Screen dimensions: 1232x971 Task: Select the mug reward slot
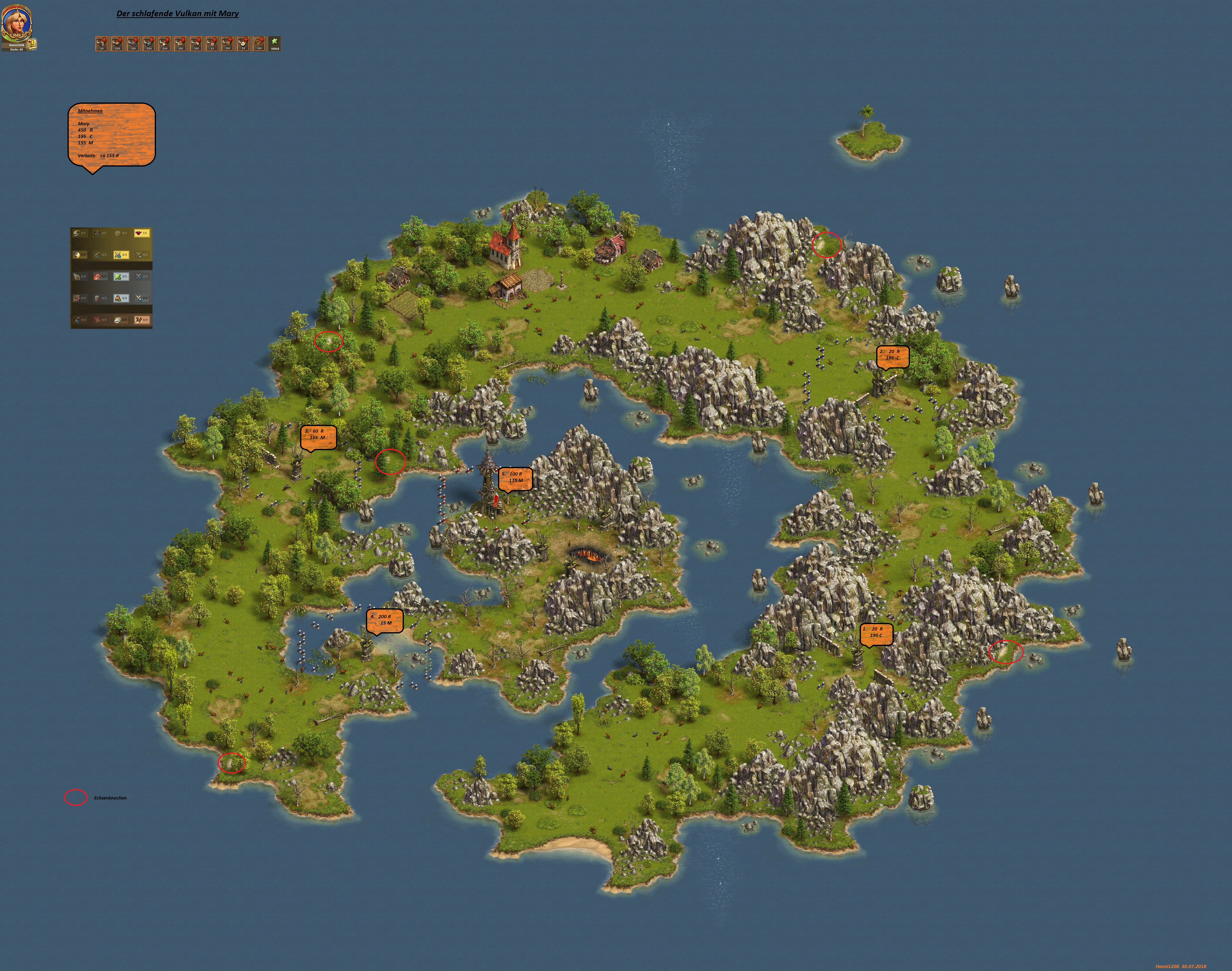tap(227, 44)
